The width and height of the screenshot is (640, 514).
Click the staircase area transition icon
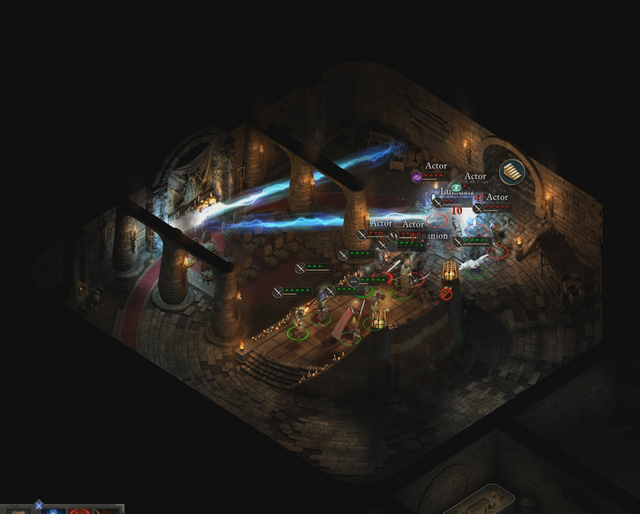[512, 172]
